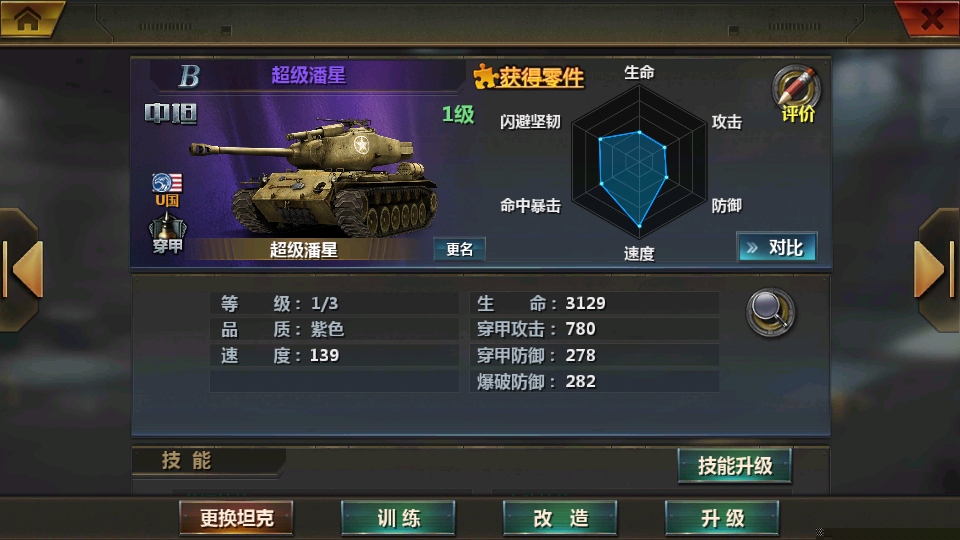960x540 pixels.
Task: Open the 获得零件 (get parts) link
Action: tap(529, 77)
